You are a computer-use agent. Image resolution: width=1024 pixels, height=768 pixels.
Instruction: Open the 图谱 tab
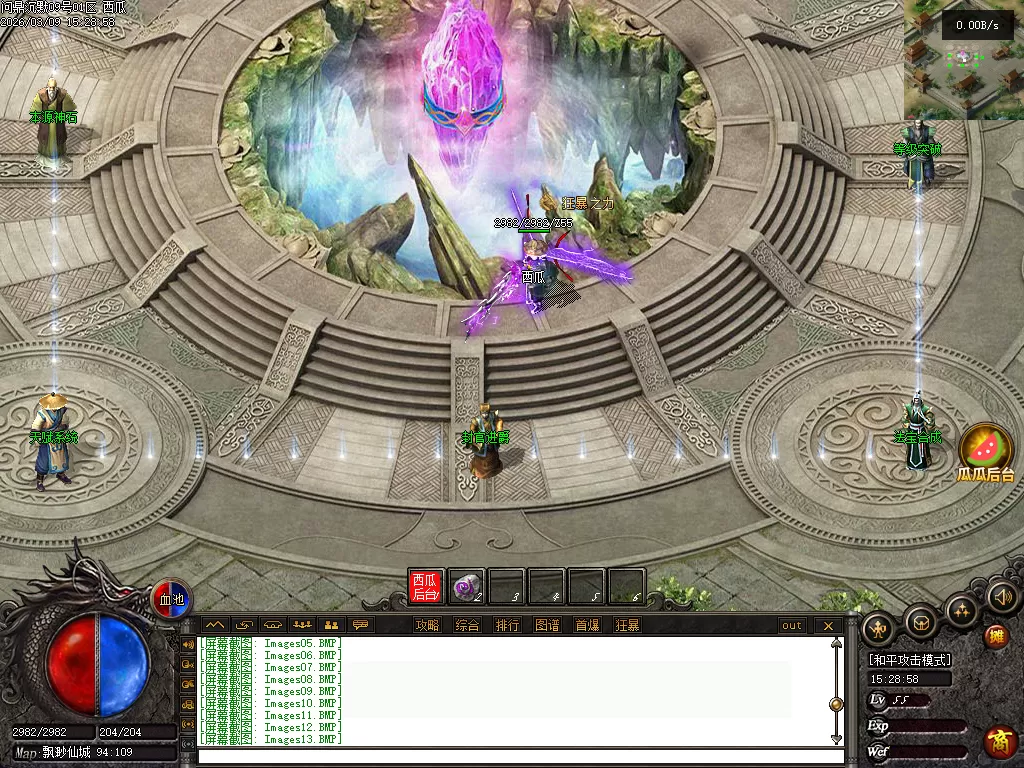pos(547,626)
